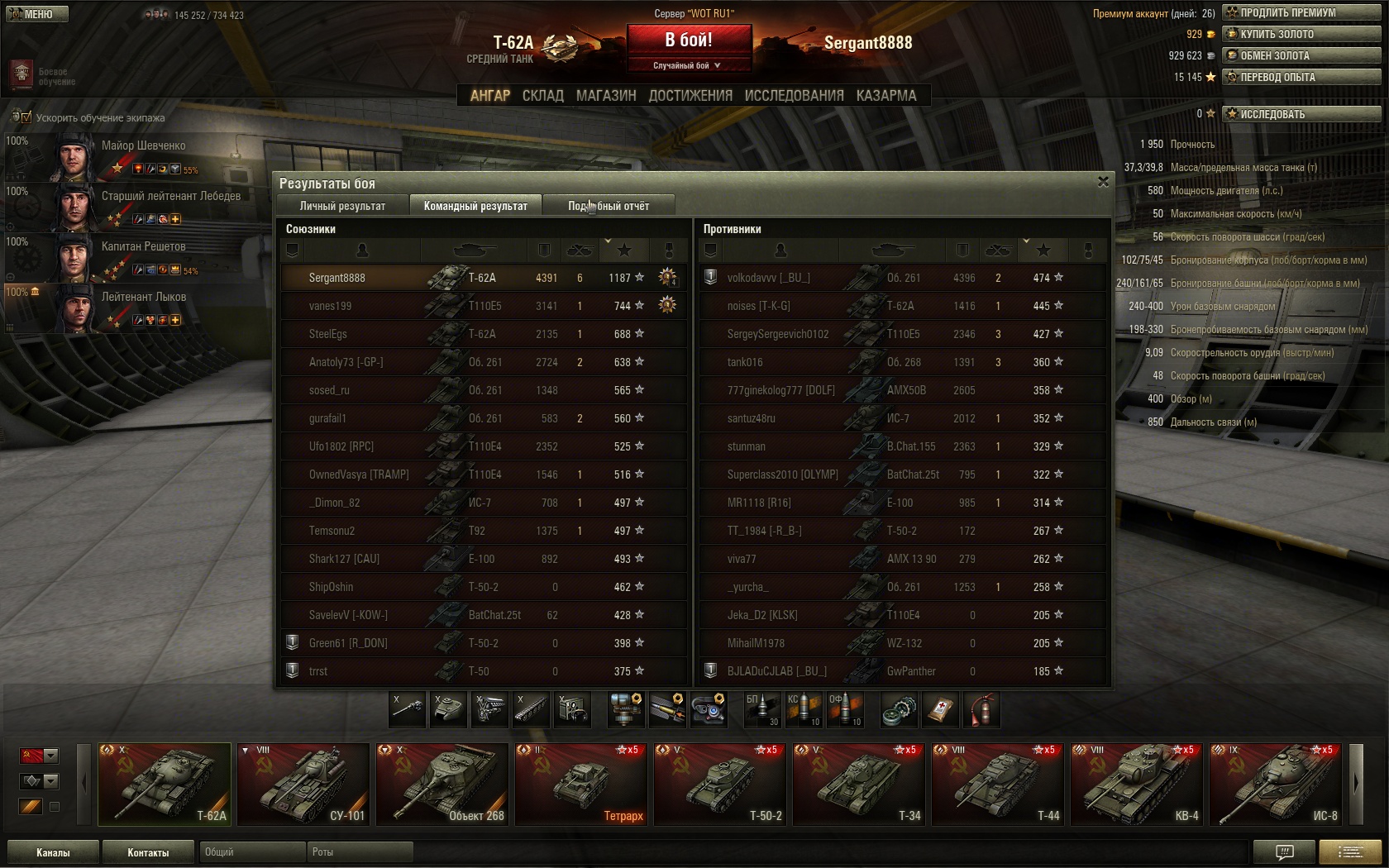Open ОБМЕН ЗОЛОТА exchange
The height and width of the screenshot is (868, 1389).
1301,55
